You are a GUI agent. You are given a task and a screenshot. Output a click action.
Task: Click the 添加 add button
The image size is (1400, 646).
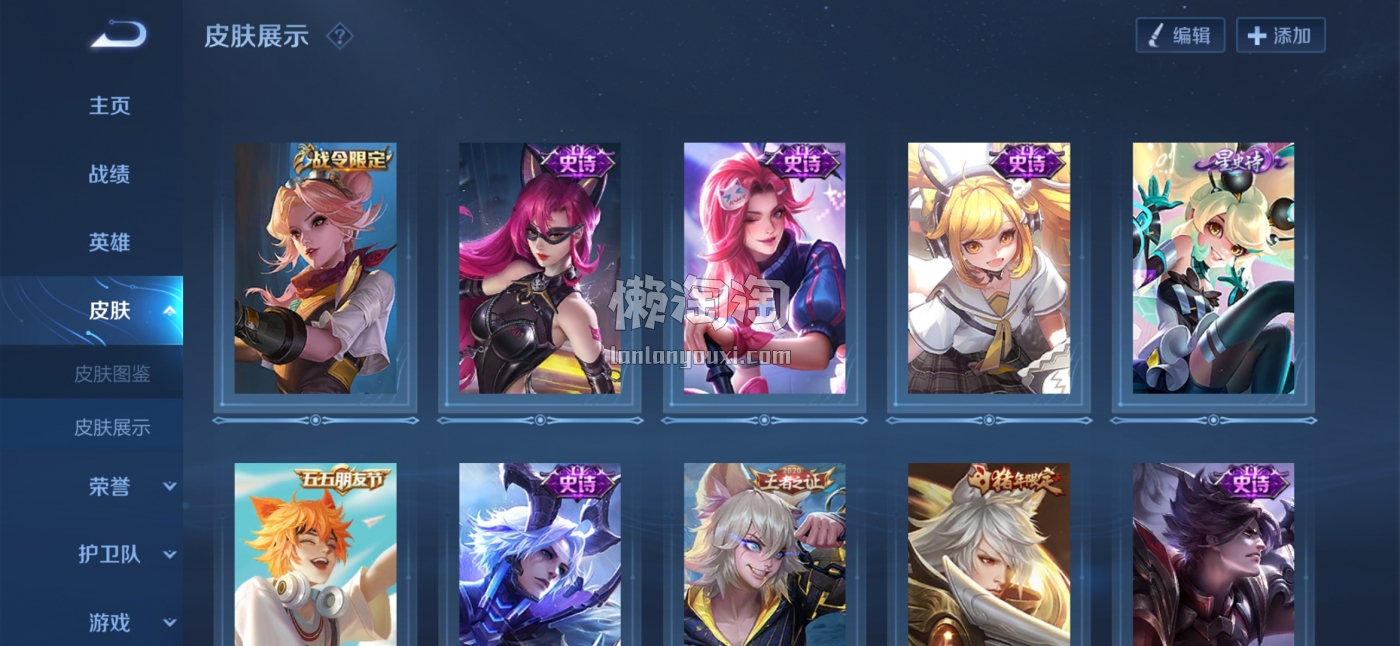[x=1280, y=36]
